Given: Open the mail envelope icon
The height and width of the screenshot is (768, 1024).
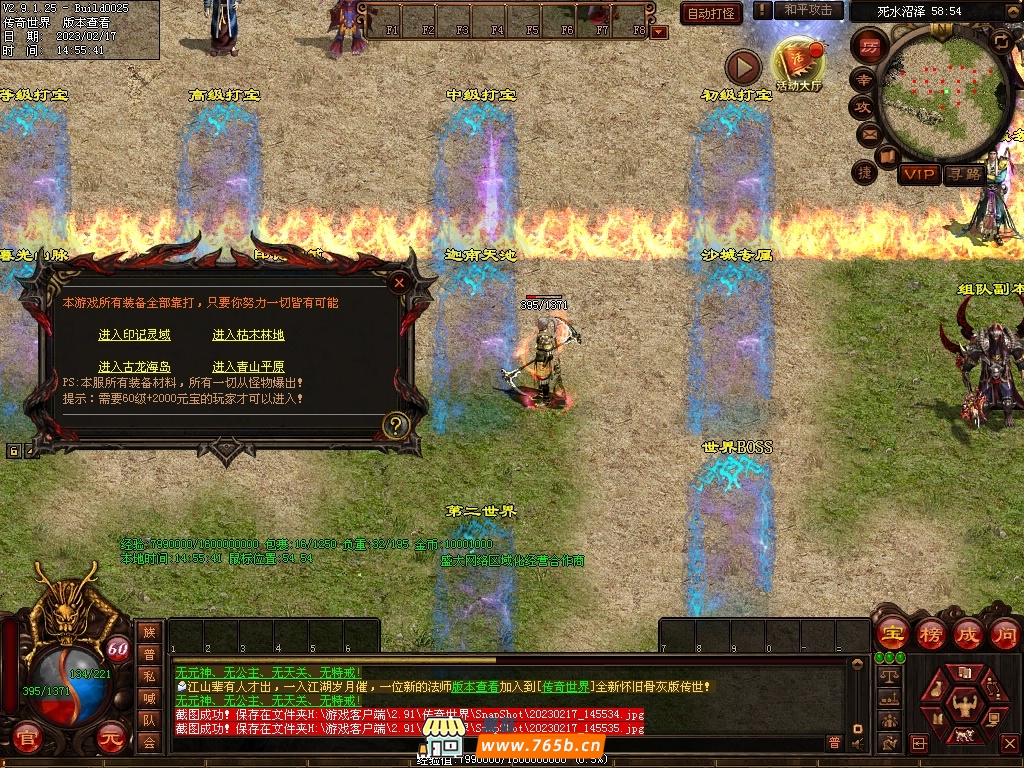Looking at the screenshot, I should click(x=866, y=134).
